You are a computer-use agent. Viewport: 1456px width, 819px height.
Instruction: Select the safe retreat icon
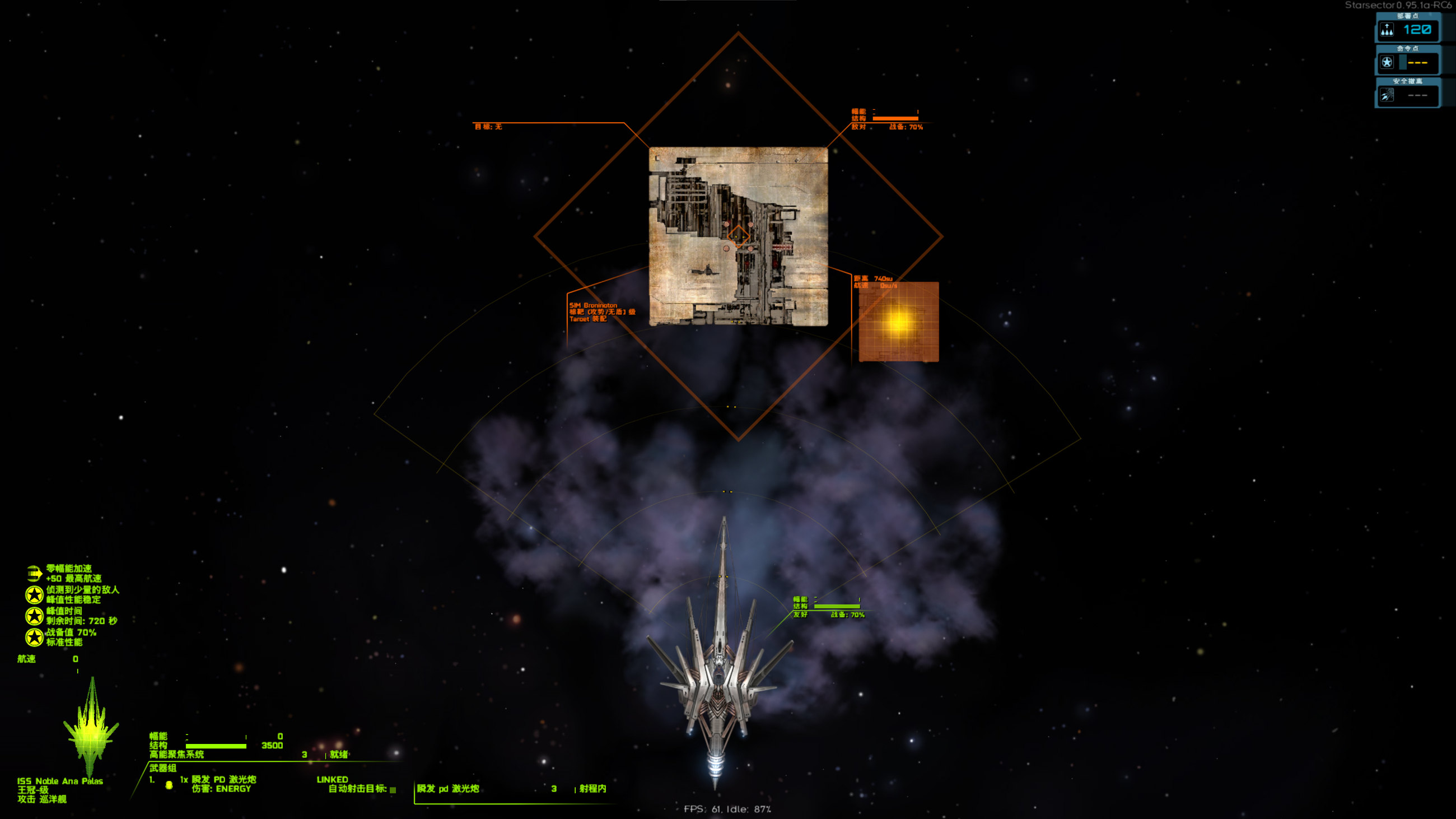pyautogui.click(x=1387, y=95)
